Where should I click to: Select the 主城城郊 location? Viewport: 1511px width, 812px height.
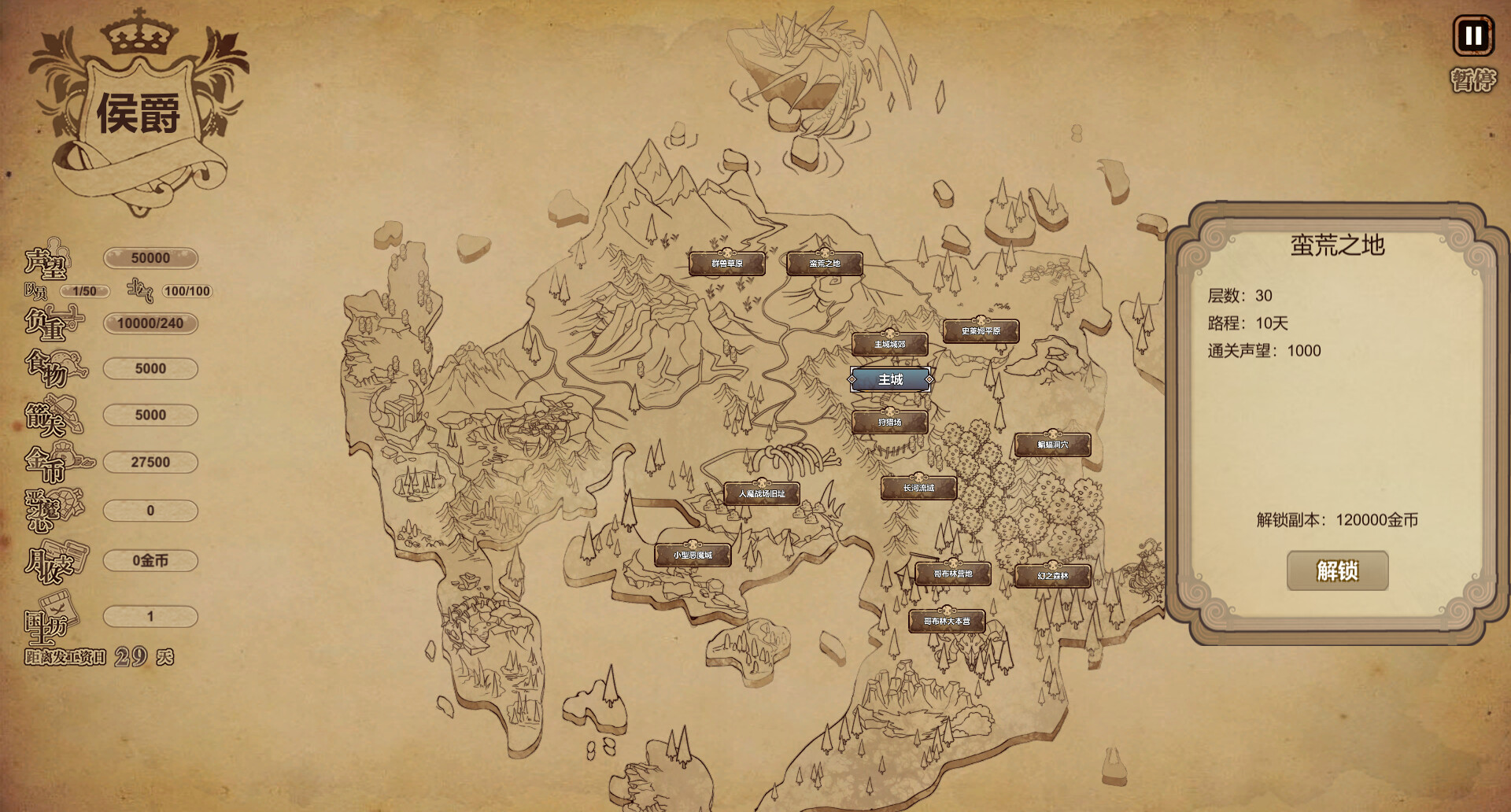click(x=890, y=345)
